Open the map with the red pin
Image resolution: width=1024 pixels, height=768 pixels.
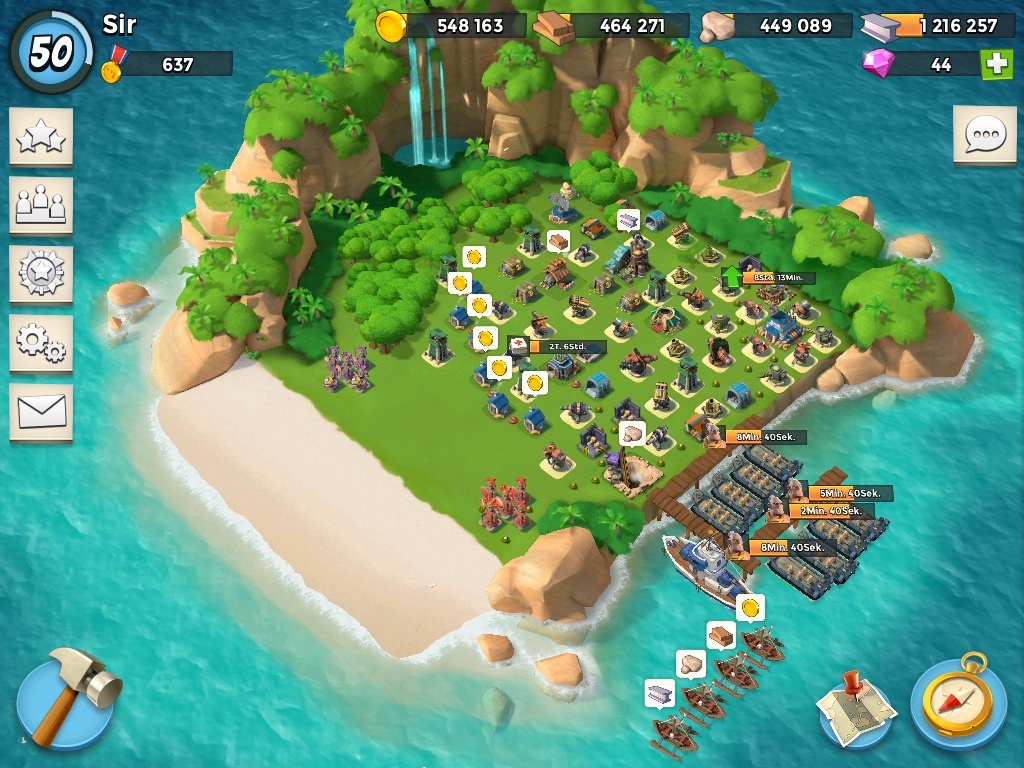click(854, 706)
